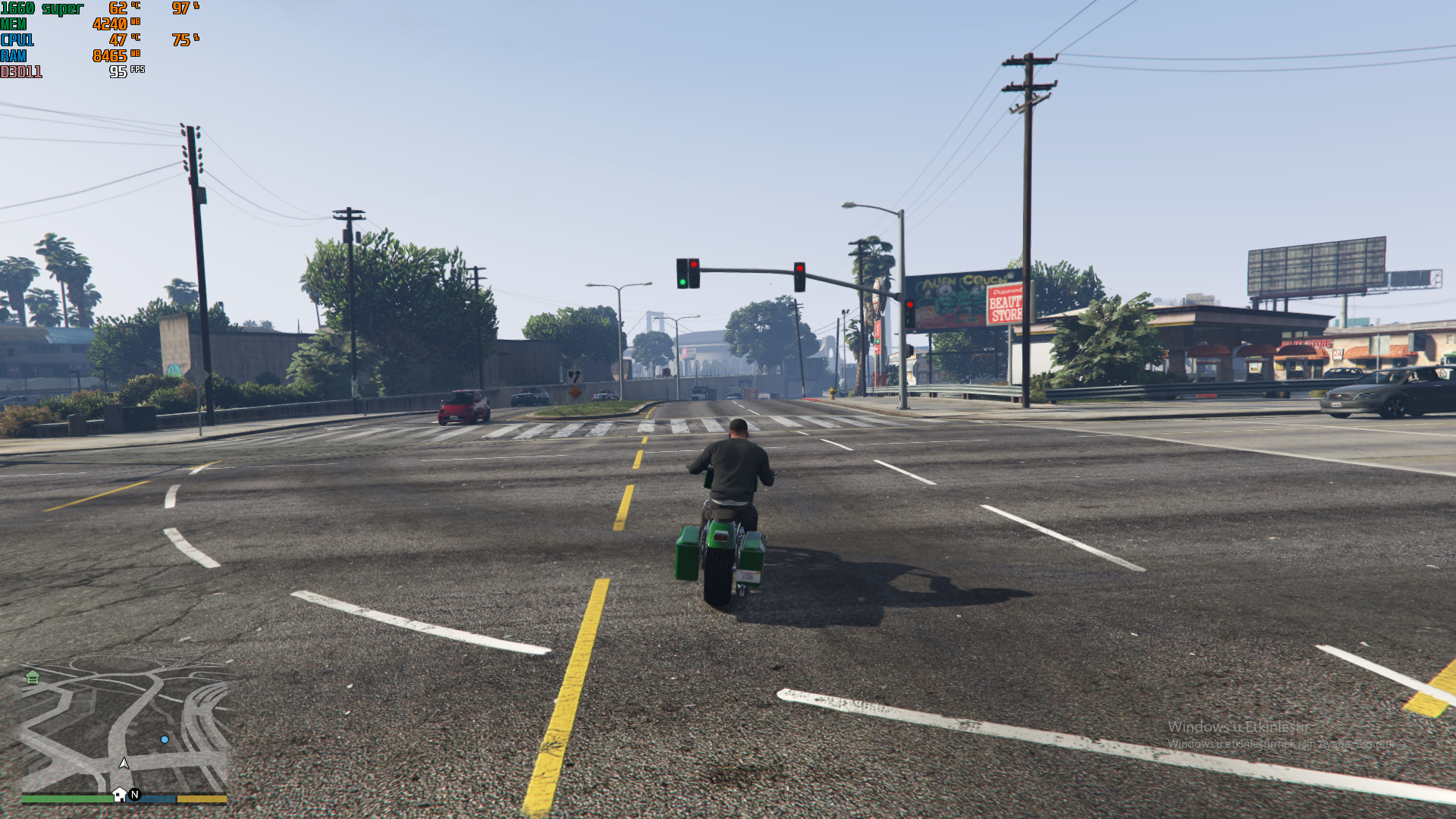1456x819 pixels.
Task: Toggle the red traffic light on the right pole
Action: pyautogui.click(x=801, y=267)
